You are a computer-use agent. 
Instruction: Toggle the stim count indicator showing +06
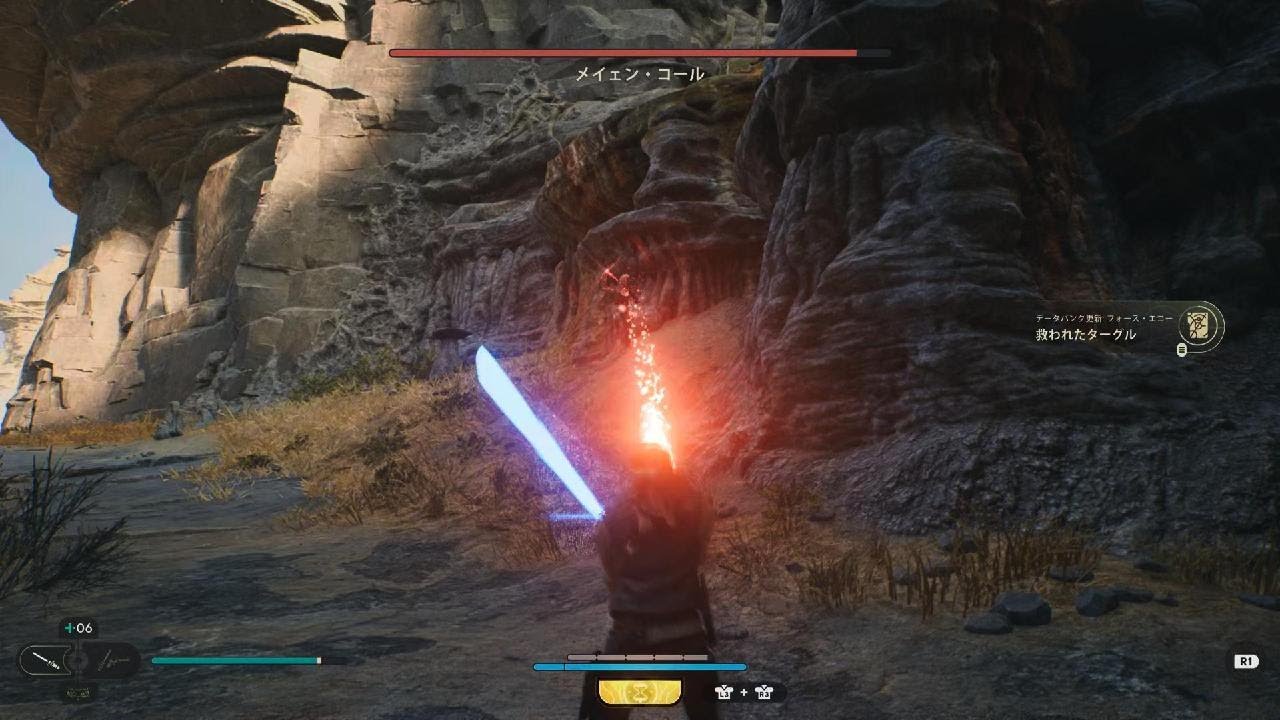[77, 628]
